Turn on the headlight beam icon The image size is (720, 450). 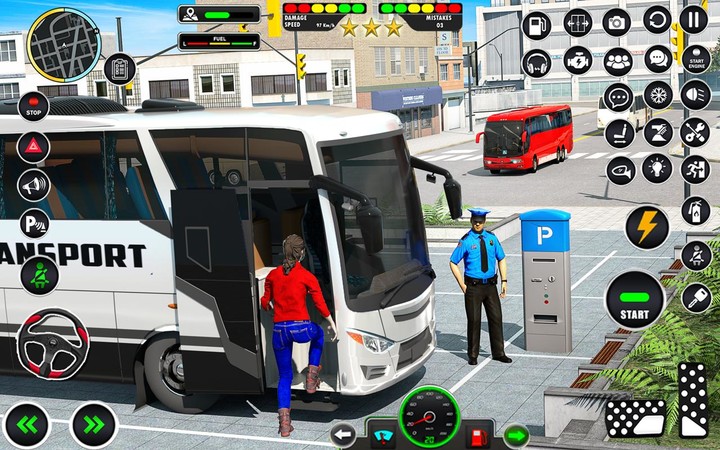[x=695, y=95]
